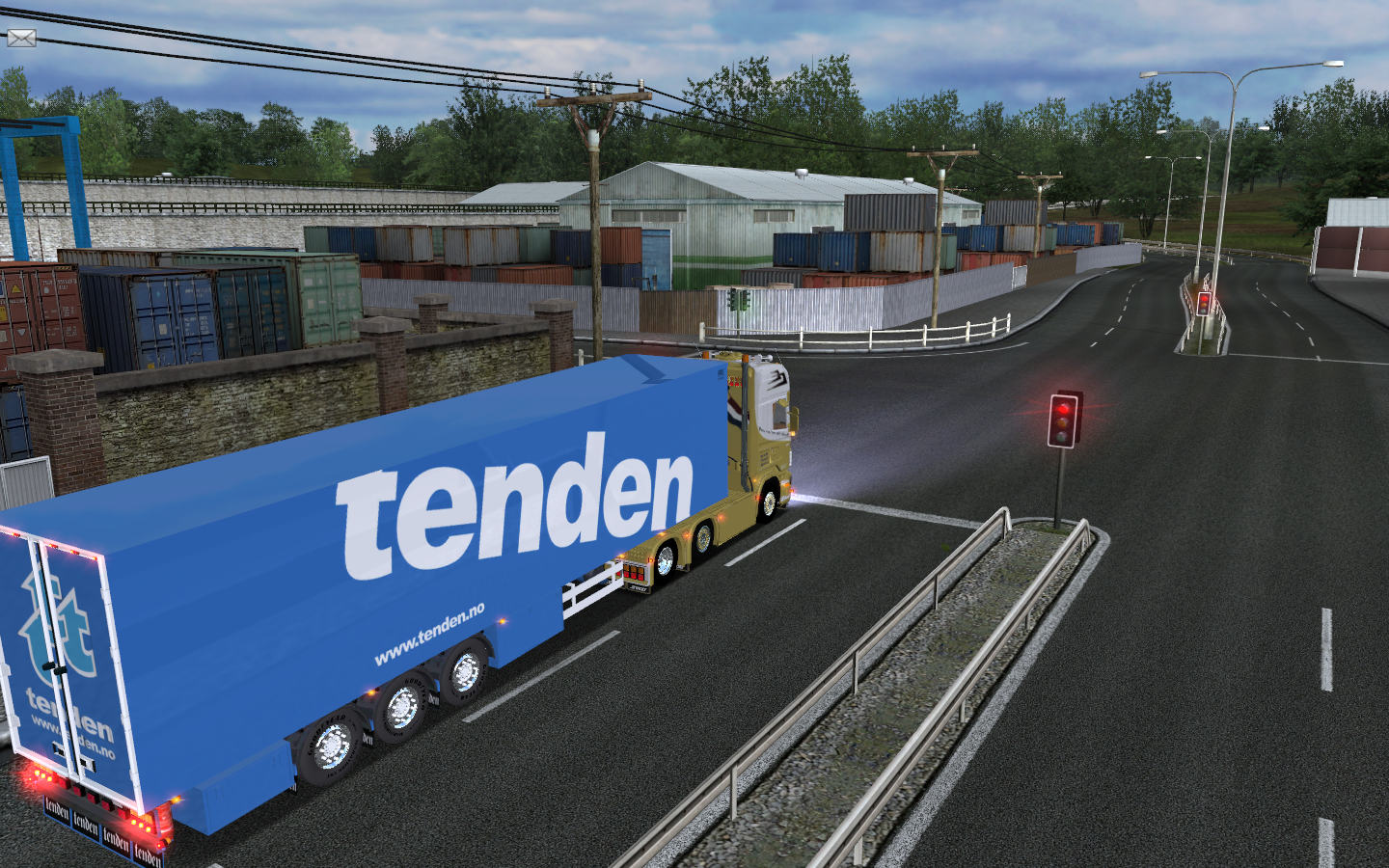
Task: Open the envelope mail notification icon
Action: coord(21,38)
